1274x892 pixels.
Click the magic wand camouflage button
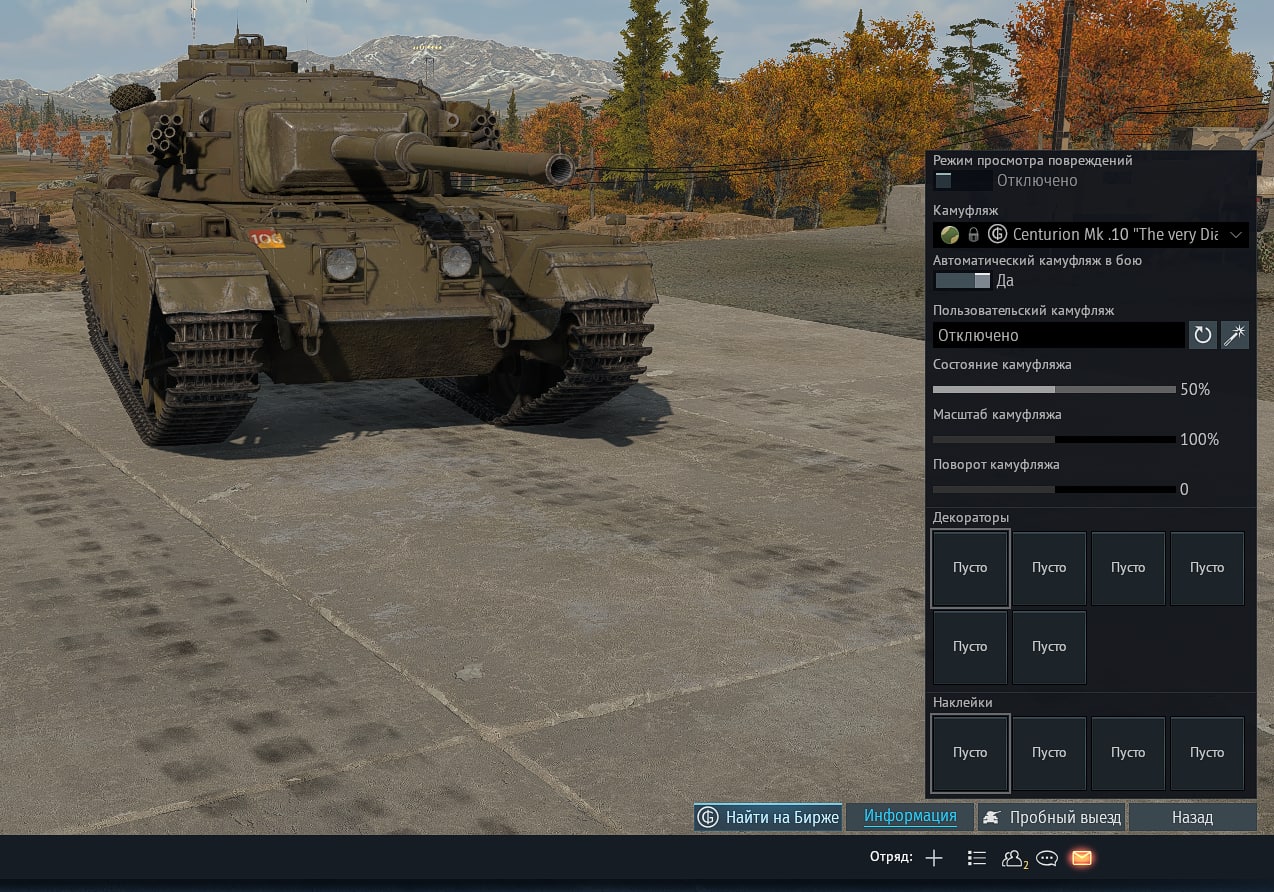[x=1235, y=335]
